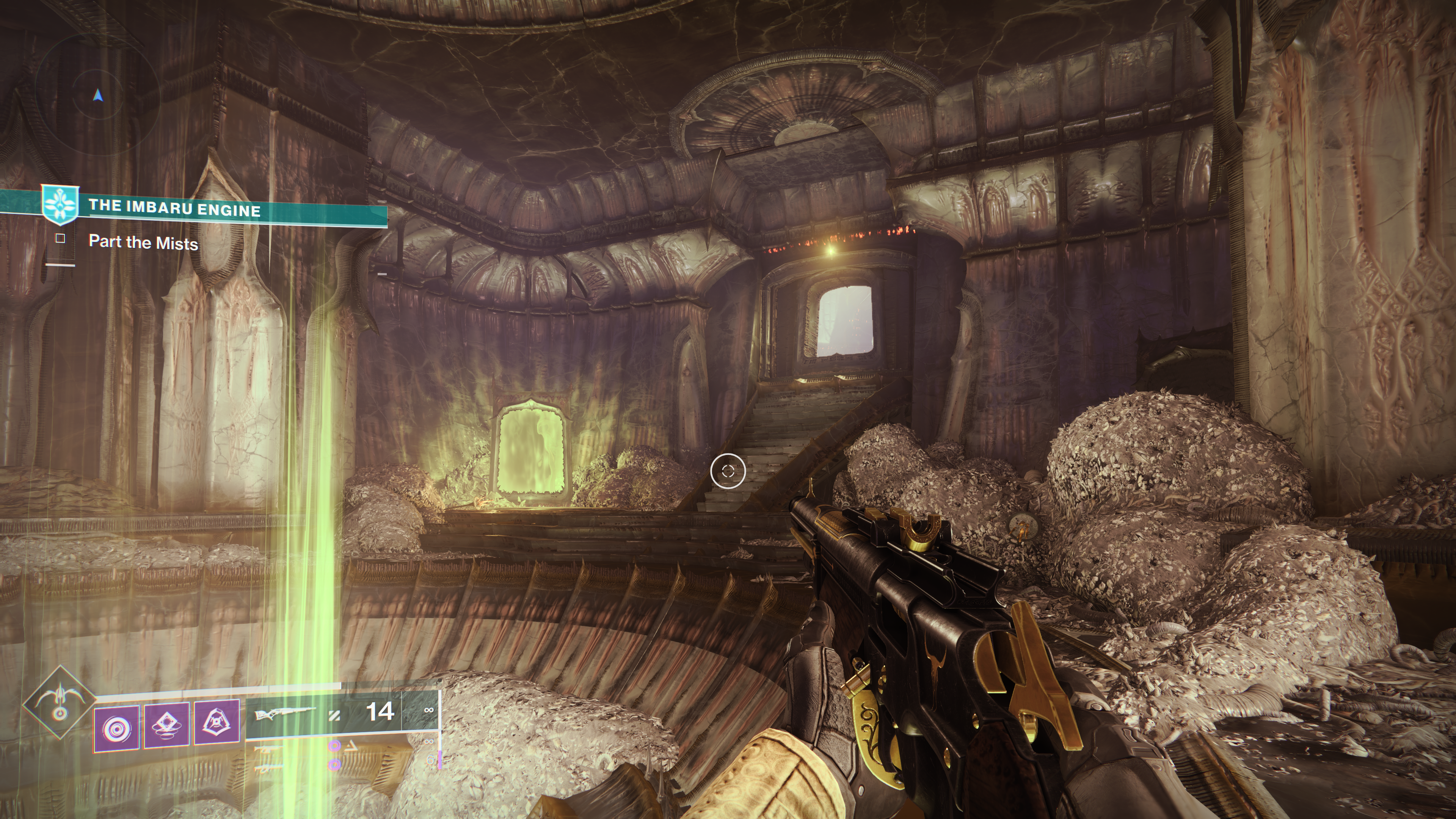Select the Part the Mists objective
This screenshot has width=1456, height=819.
coord(144,243)
